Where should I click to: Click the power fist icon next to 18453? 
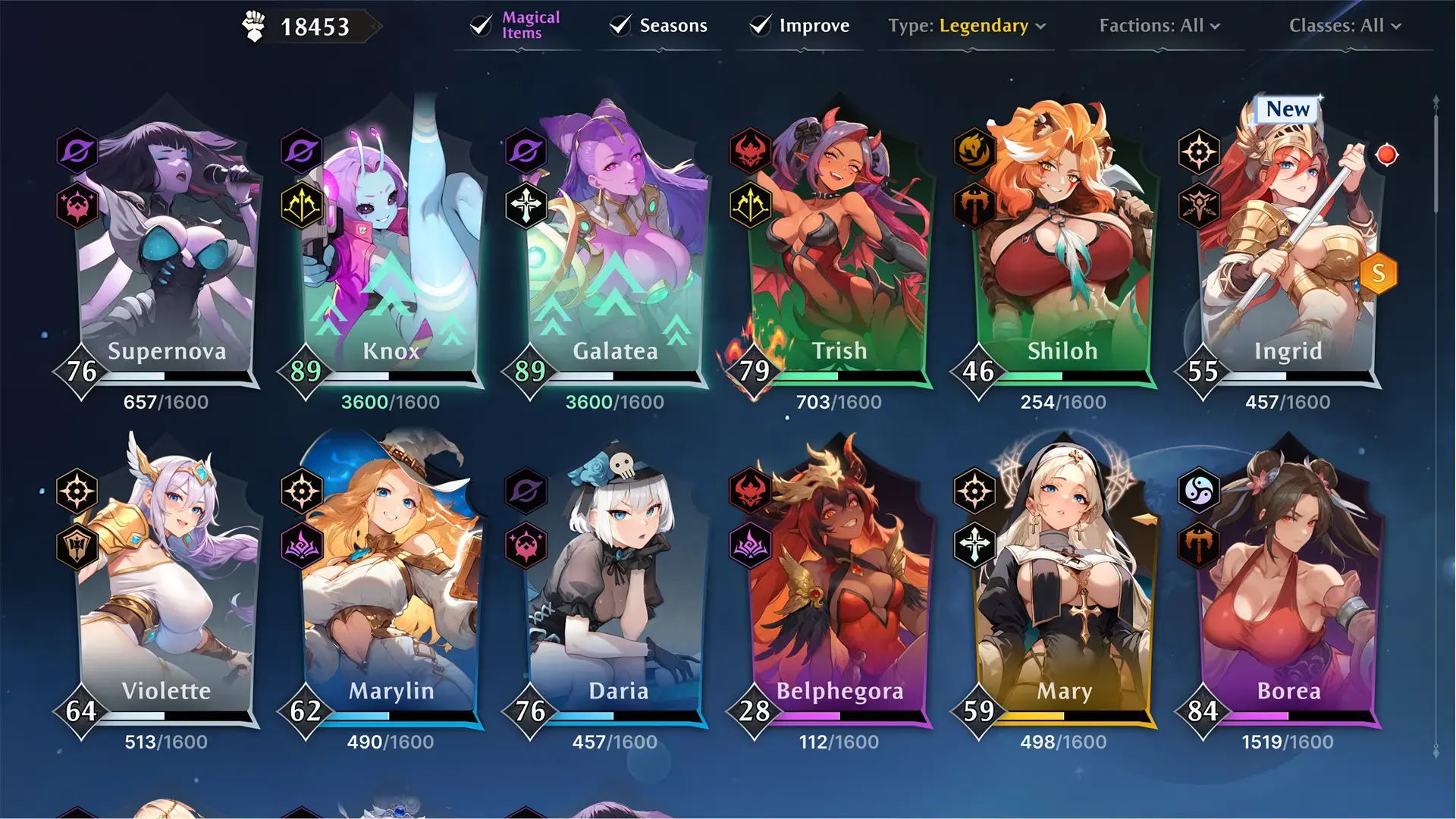click(x=254, y=24)
